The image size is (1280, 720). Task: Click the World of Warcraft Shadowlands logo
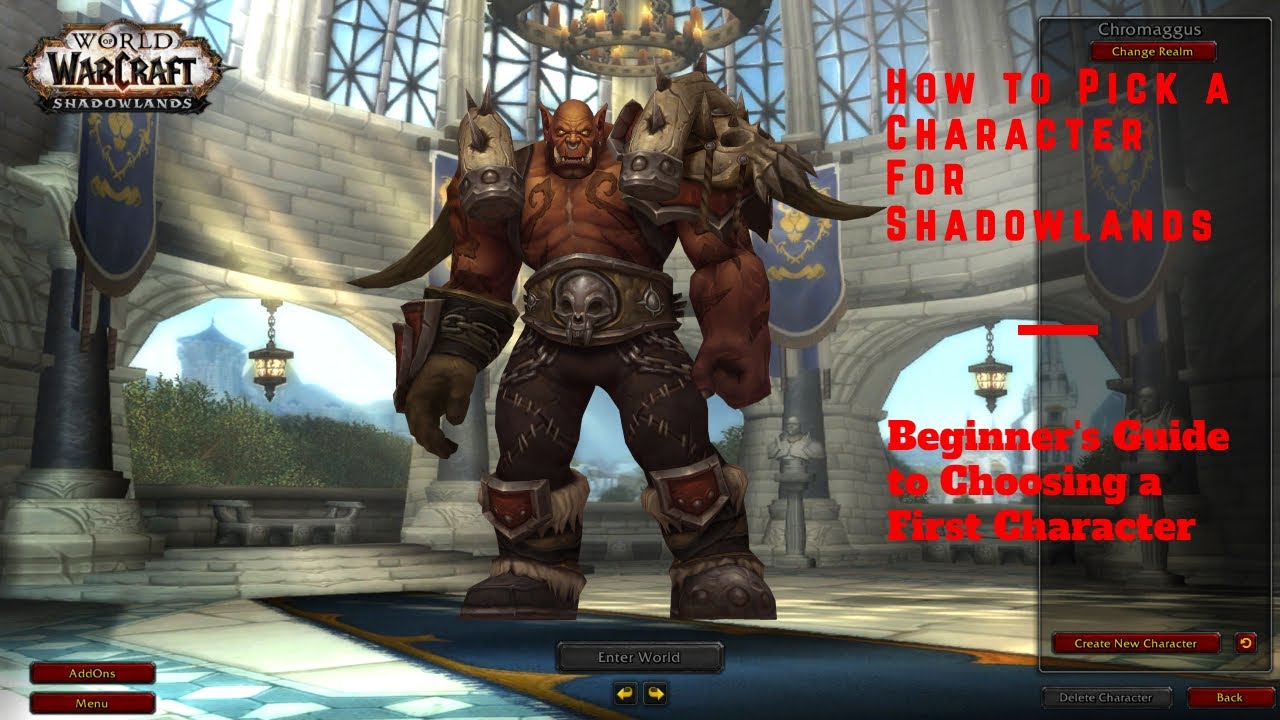(x=120, y=65)
